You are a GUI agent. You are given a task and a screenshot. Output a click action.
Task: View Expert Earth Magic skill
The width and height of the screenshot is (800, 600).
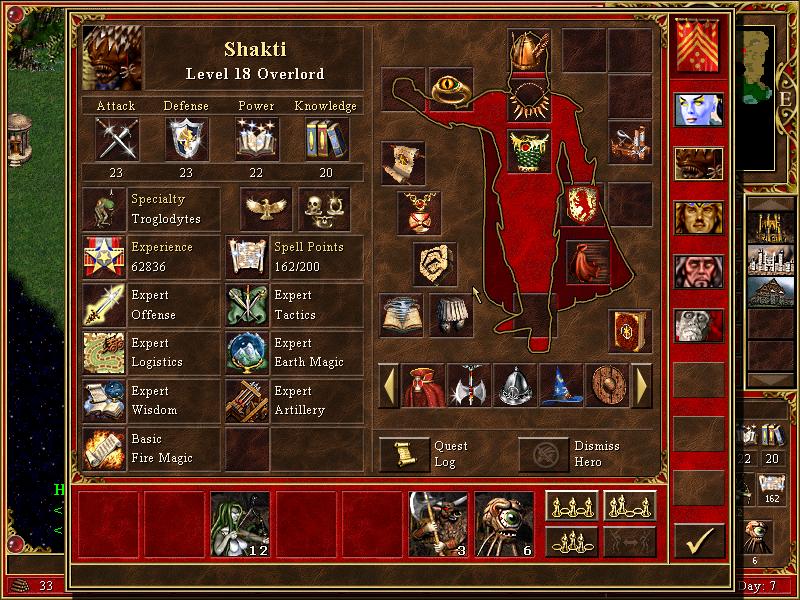[247, 353]
